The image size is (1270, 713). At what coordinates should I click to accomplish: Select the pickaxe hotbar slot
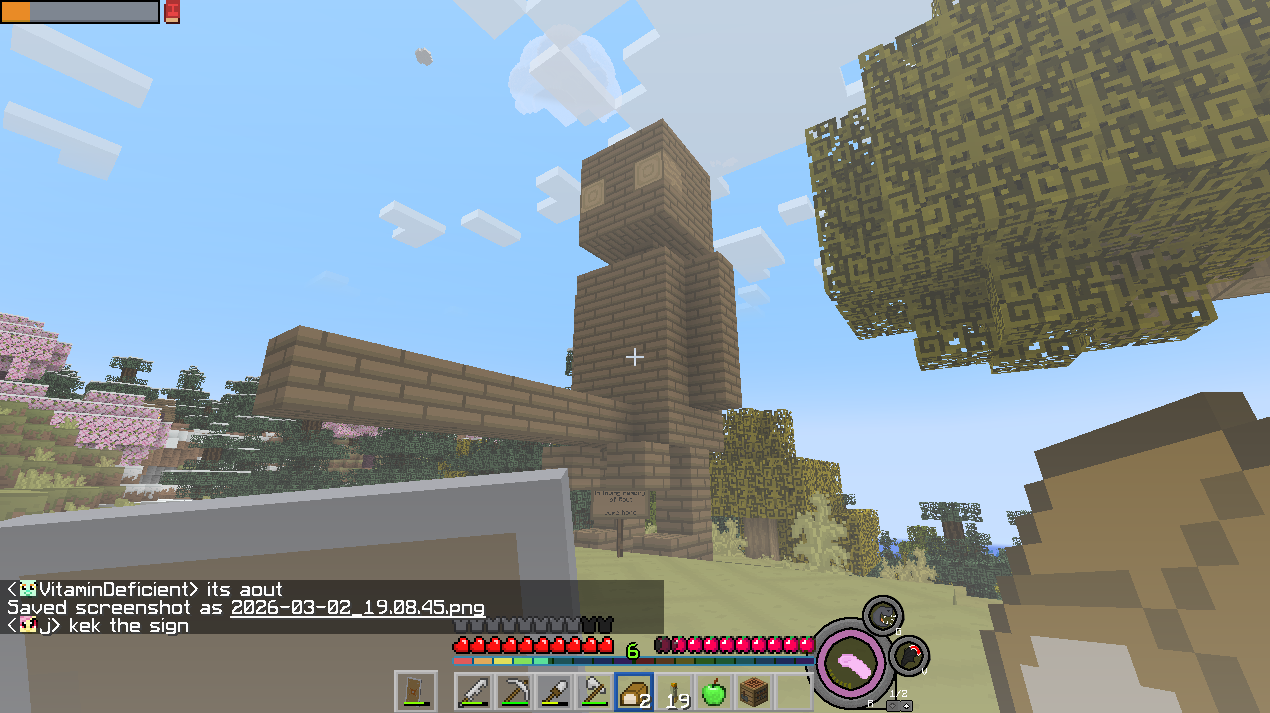pyautogui.click(x=515, y=692)
